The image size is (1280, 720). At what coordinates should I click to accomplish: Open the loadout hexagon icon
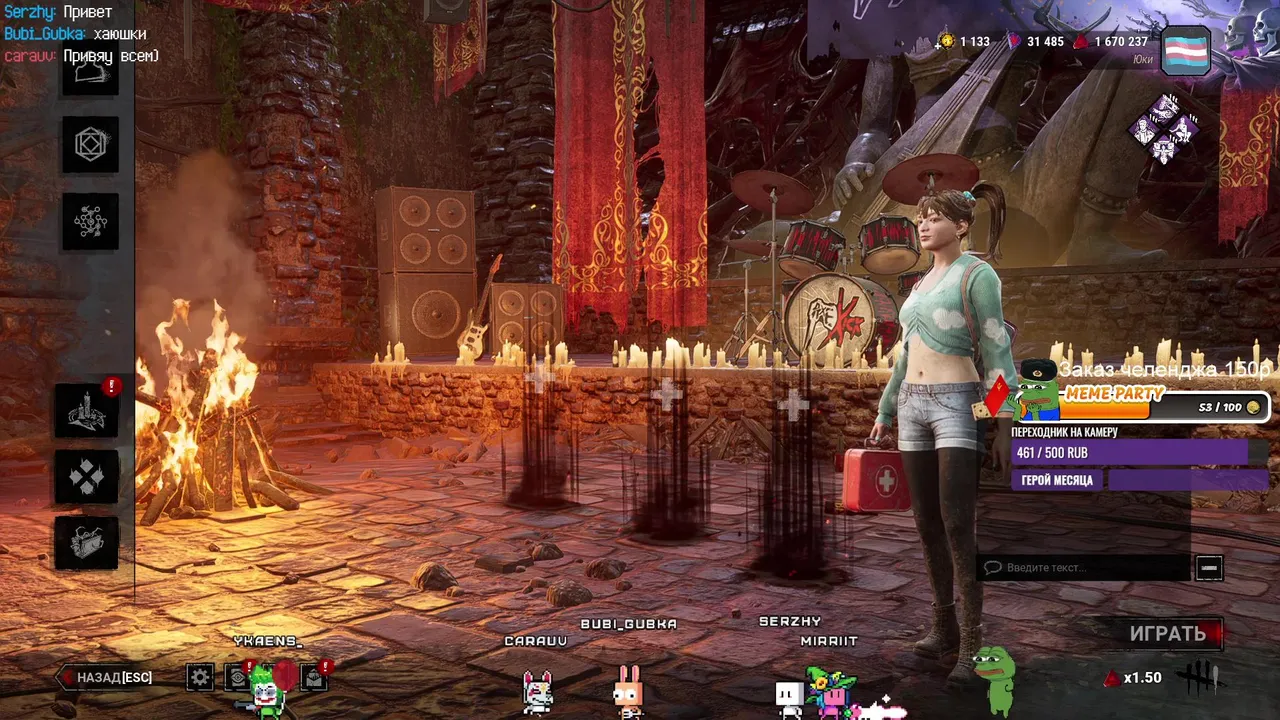tap(90, 145)
